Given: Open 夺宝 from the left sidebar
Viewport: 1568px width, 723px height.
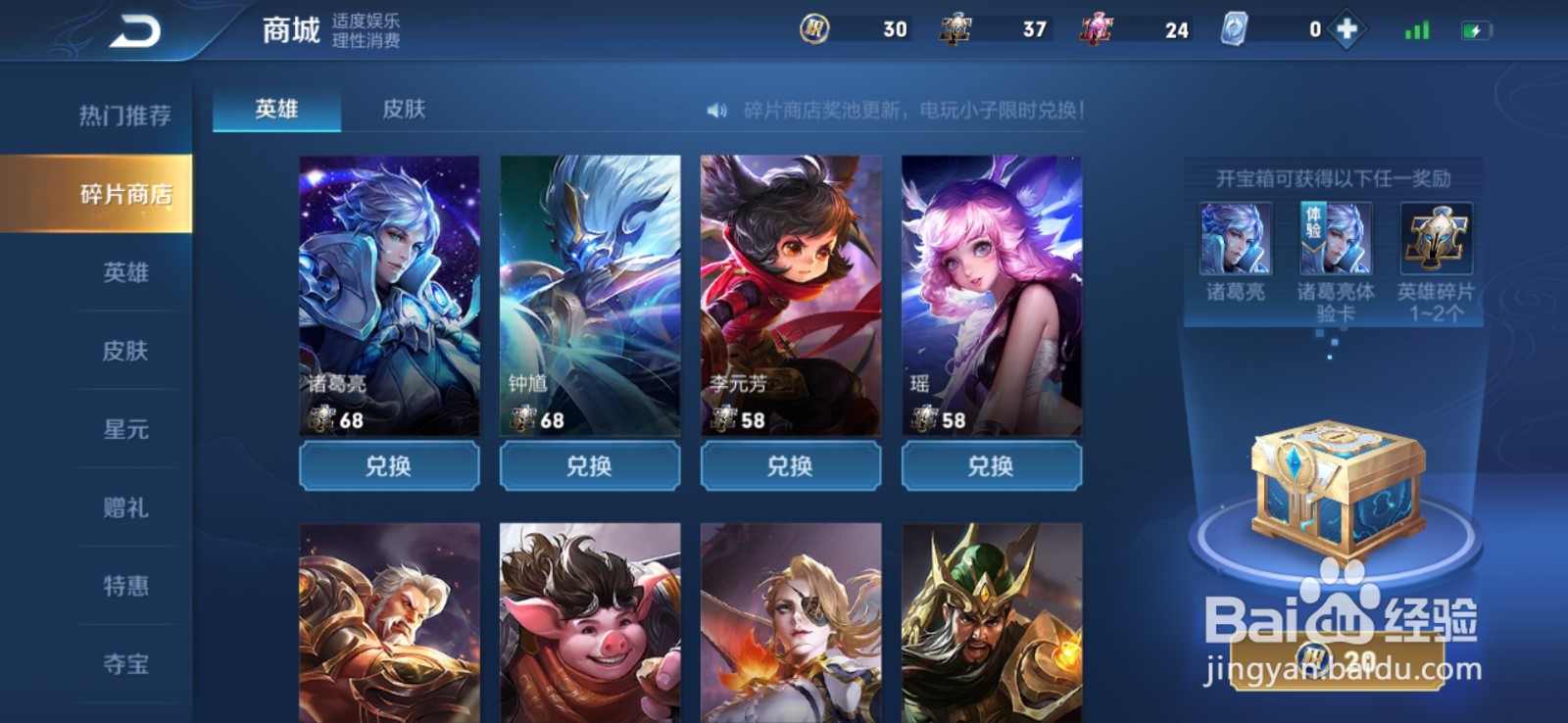Looking at the screenshot, I should [125, 664].
